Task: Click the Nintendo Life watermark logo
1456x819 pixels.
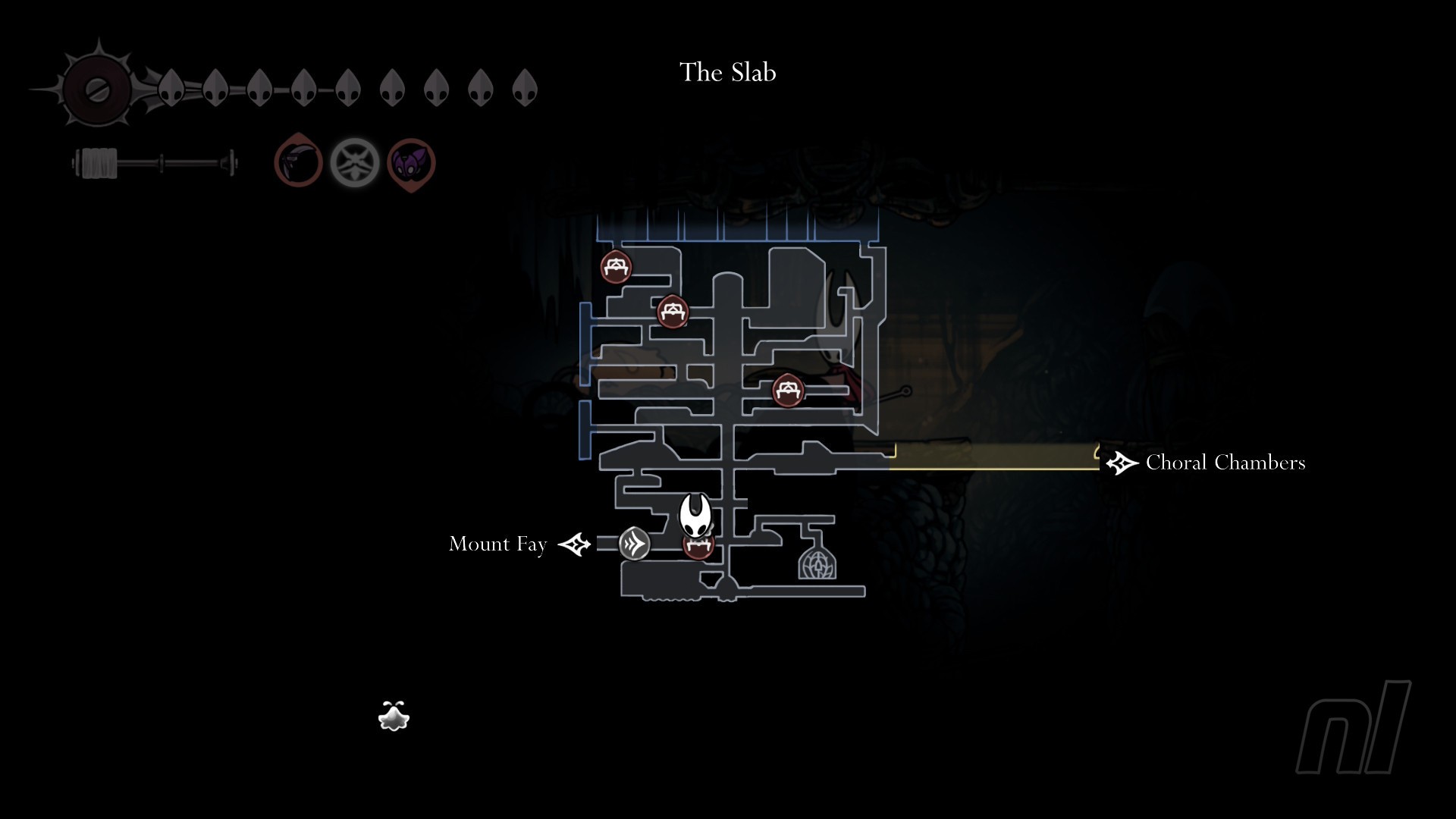Action: tap(1354, 726)
